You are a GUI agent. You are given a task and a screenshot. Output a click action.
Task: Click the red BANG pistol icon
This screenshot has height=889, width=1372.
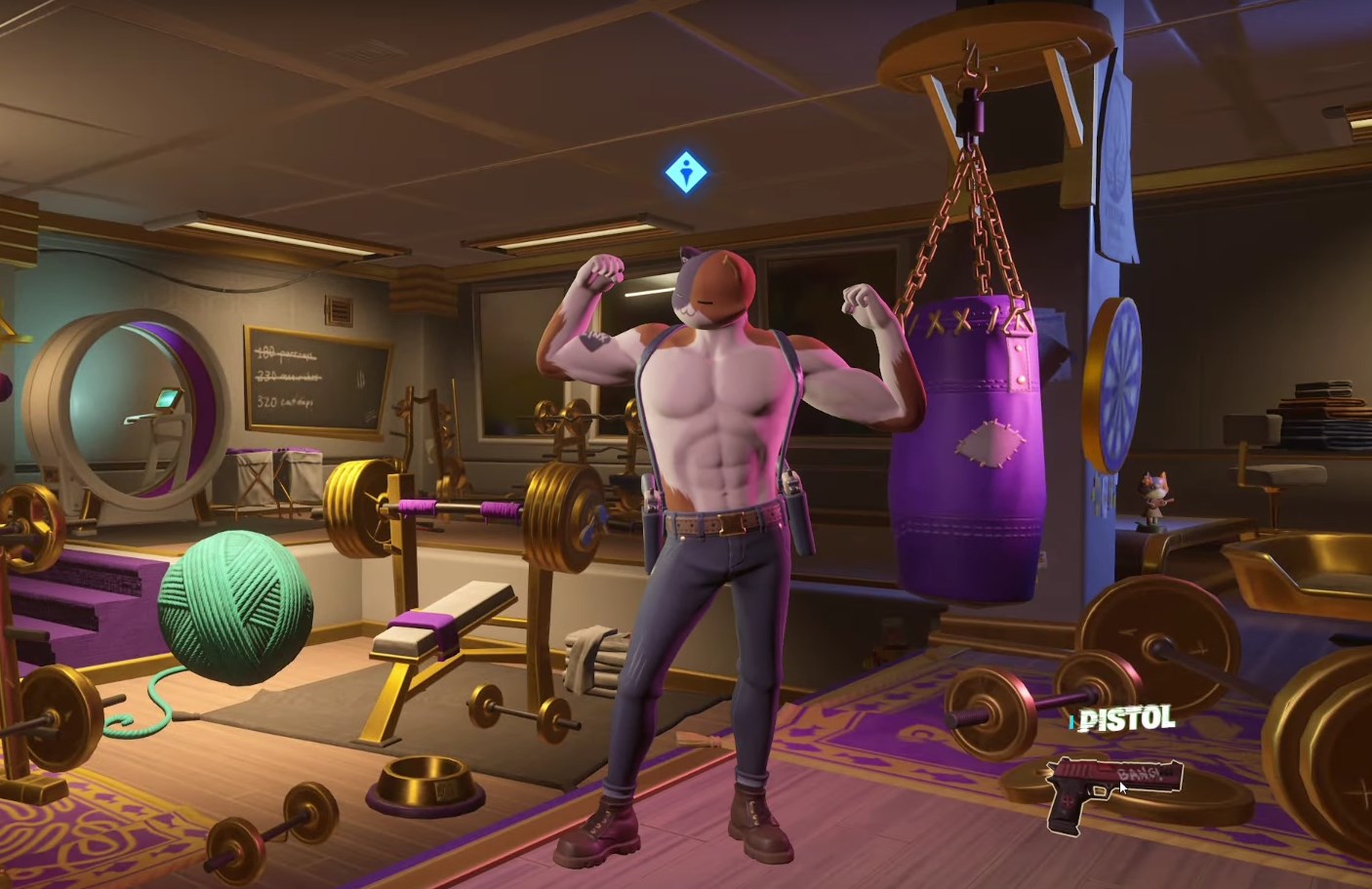pos(1110,790)
